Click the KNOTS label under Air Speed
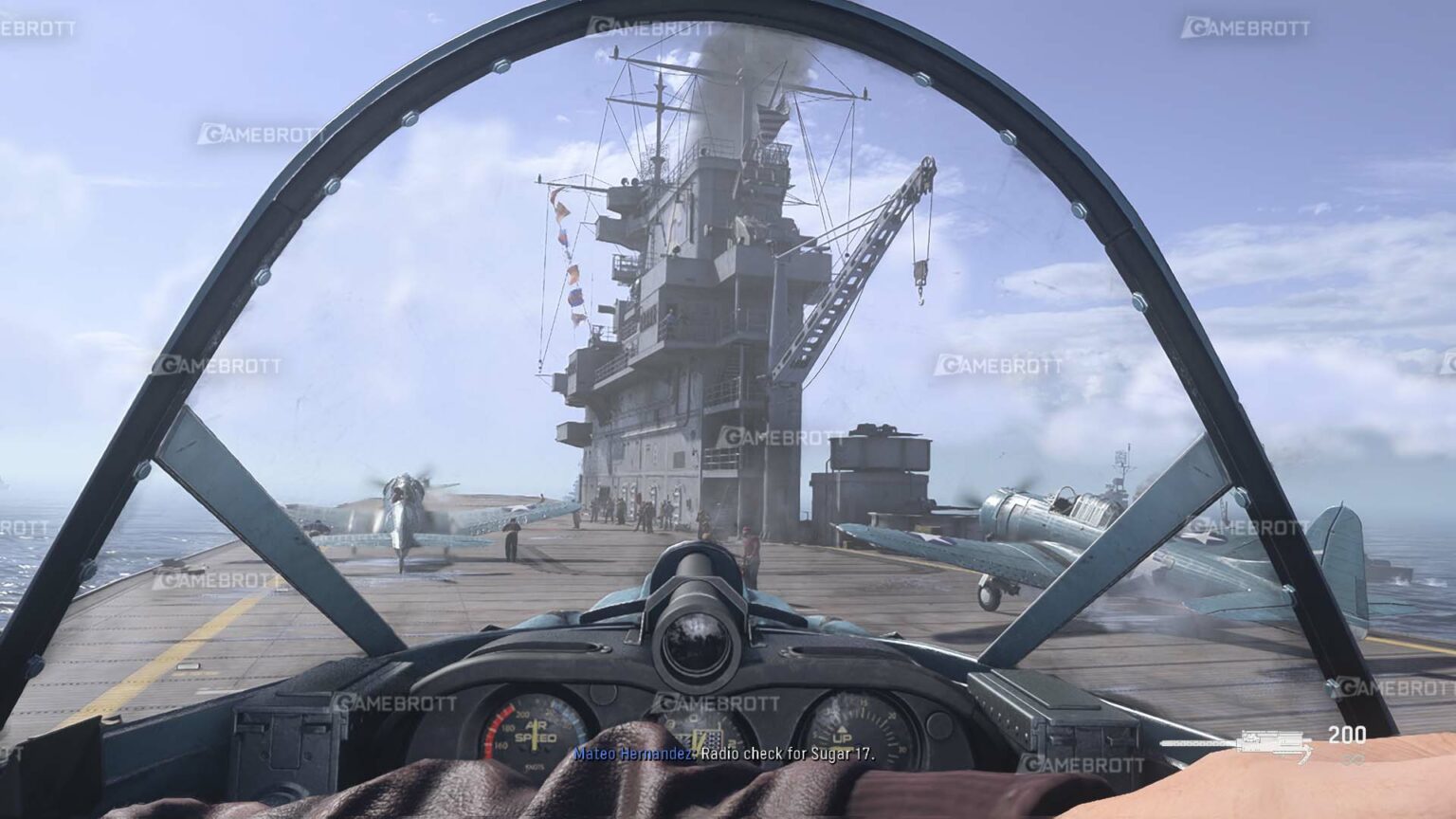The height and width of the screenshot is (819, 1456). pyautogui.click(x=536, y=766)
